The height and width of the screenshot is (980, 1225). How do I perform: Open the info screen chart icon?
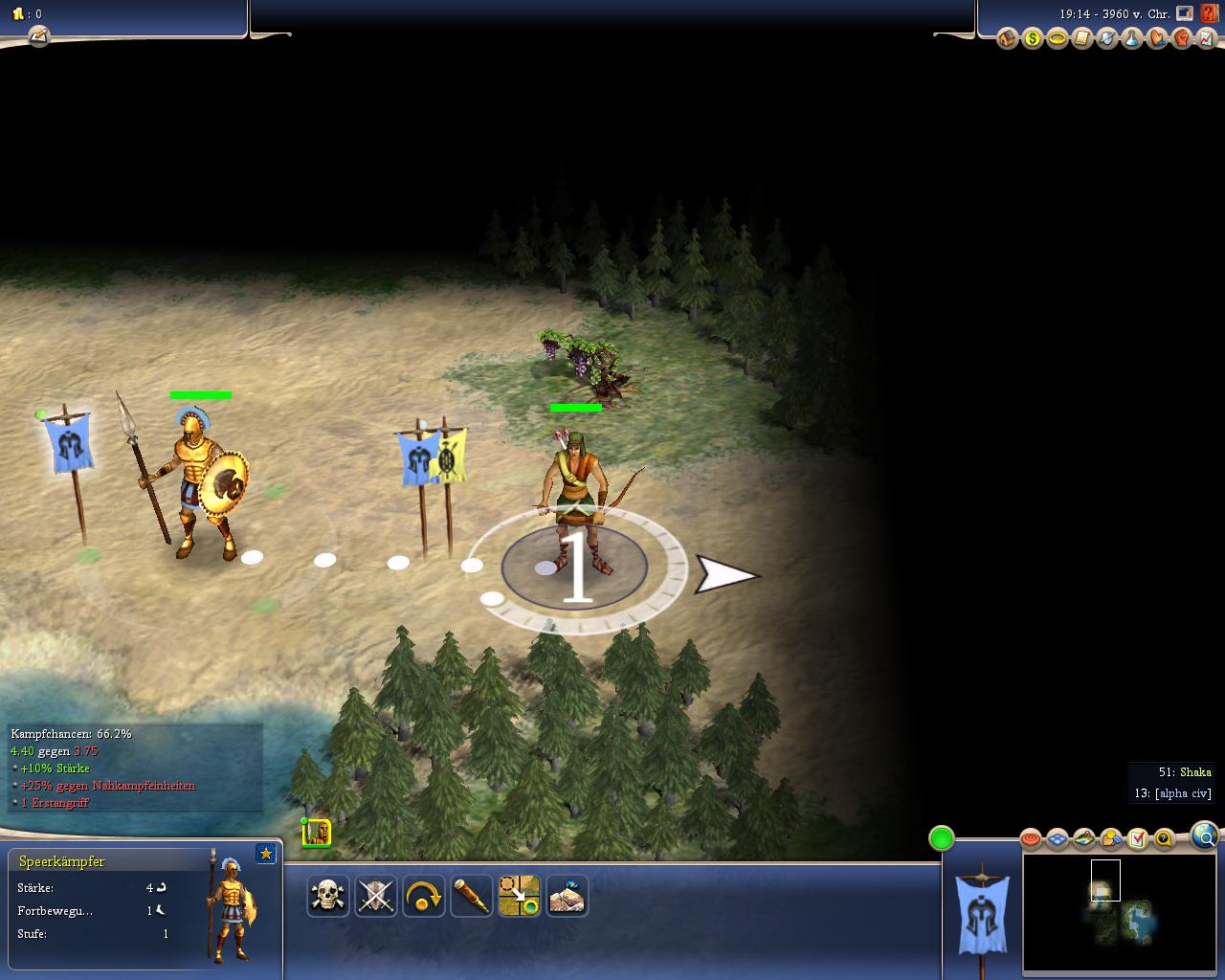click(x=1207, y=38)
